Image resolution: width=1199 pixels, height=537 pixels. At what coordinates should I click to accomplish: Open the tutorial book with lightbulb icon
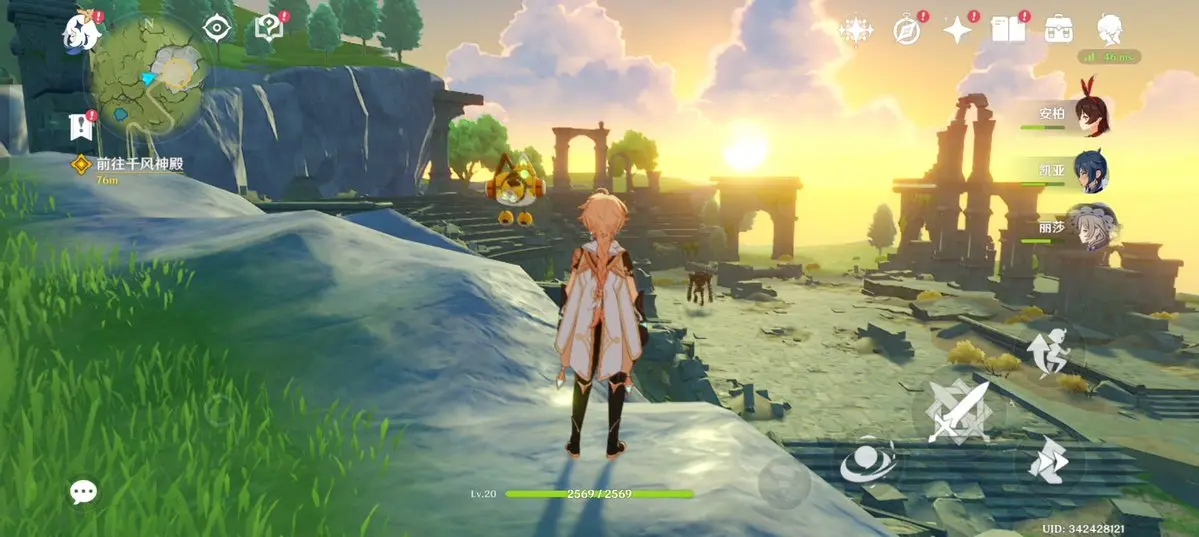pos(268,30)
